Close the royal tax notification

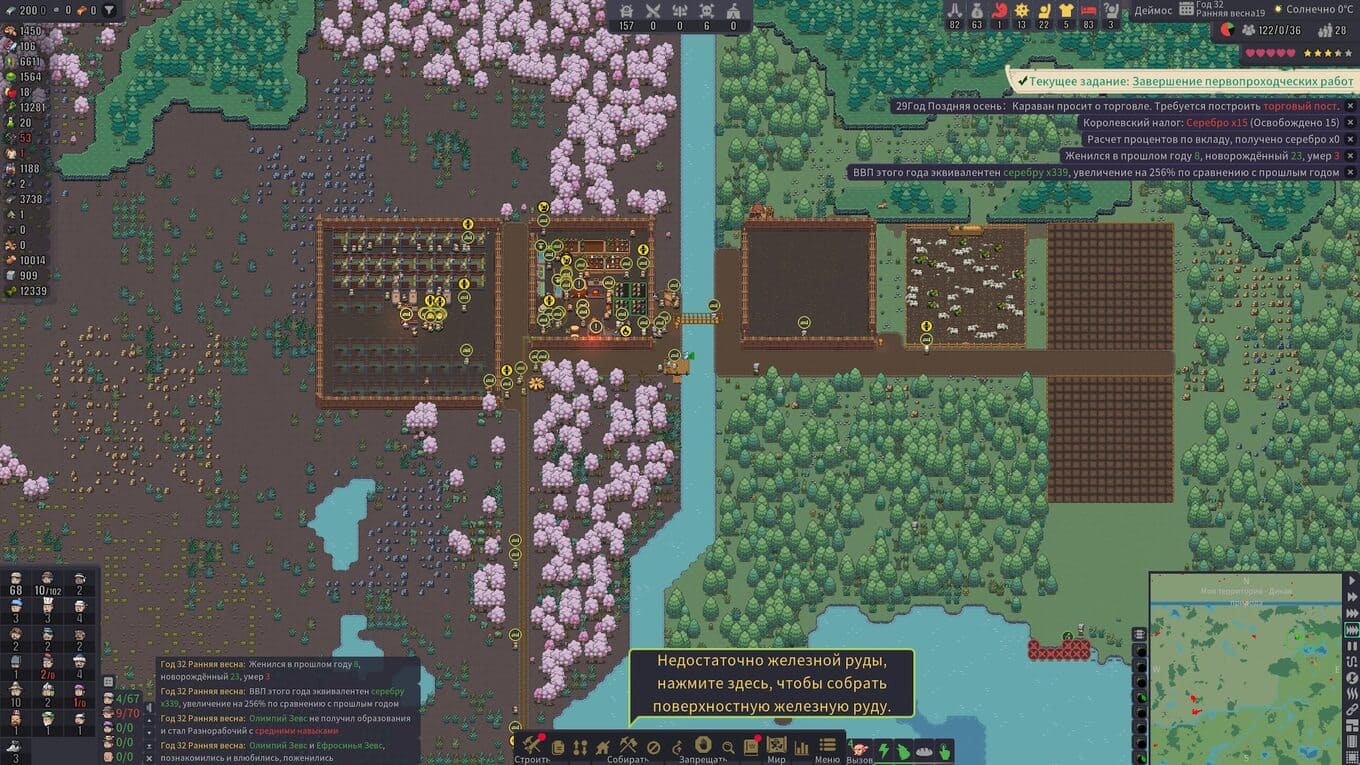click(x=1349, y=123)
